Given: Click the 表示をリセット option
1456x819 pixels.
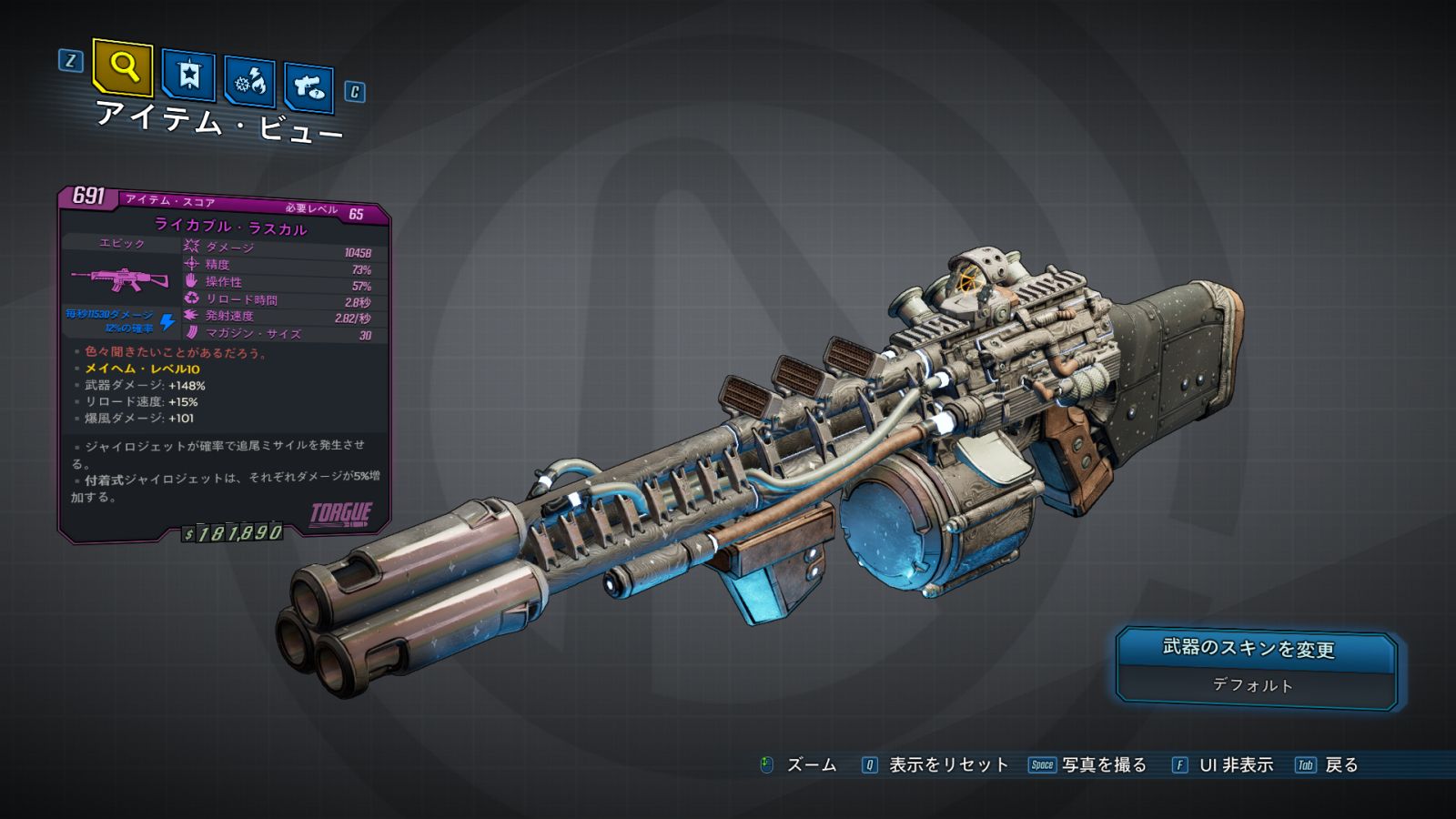Looking at the screenshot, I should click(x=947, y=765).
